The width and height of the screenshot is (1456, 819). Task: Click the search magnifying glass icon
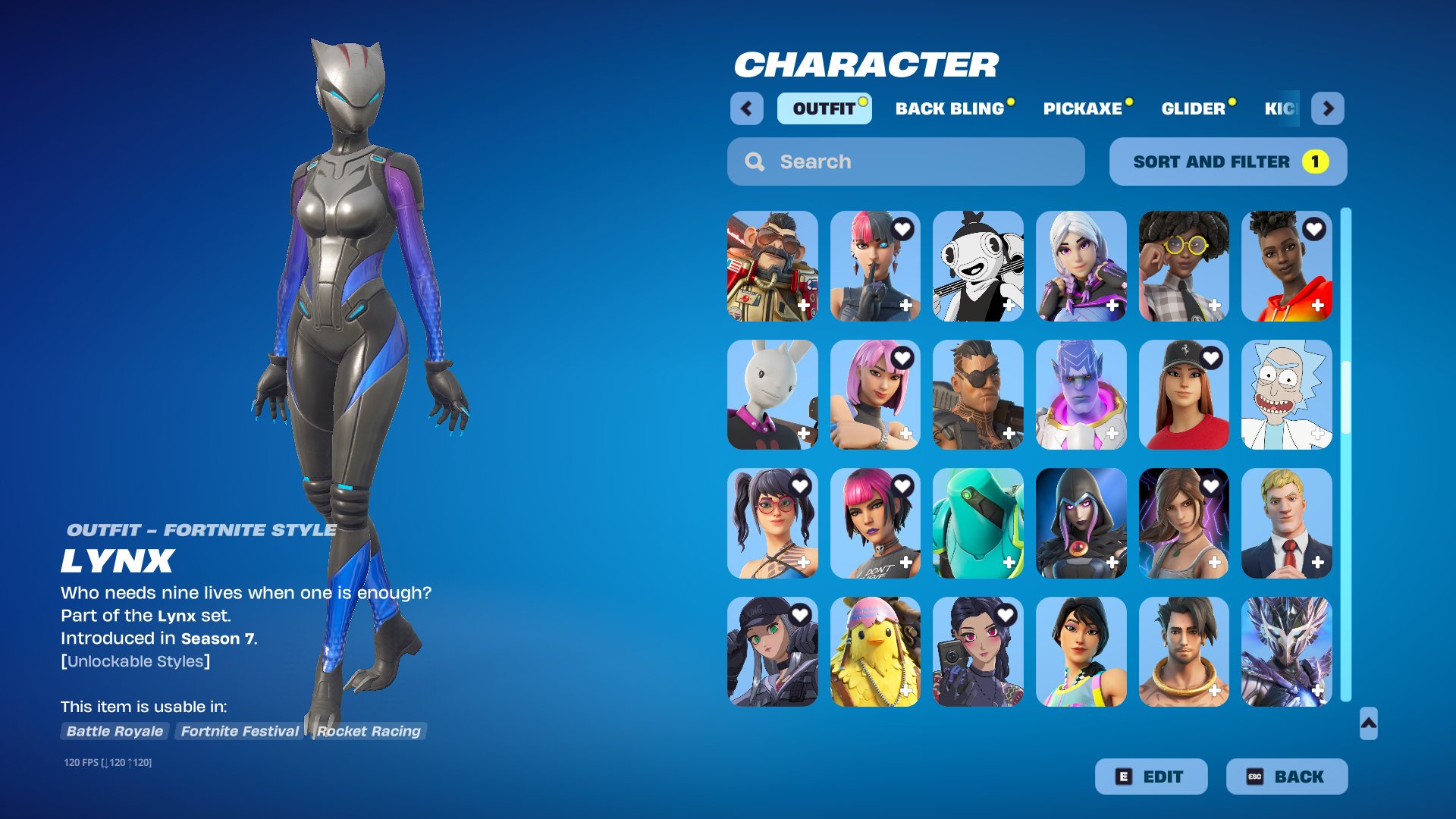(755, 161)
